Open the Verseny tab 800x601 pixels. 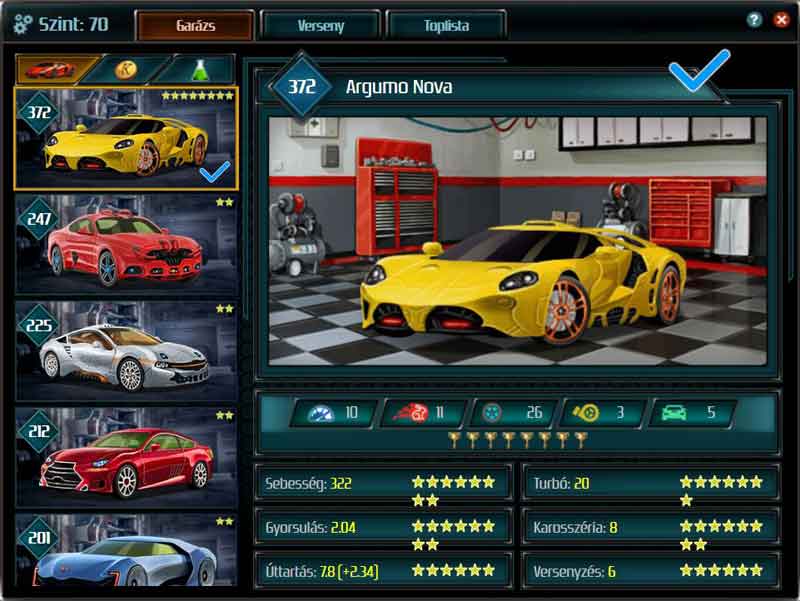[x=320, y=25]
